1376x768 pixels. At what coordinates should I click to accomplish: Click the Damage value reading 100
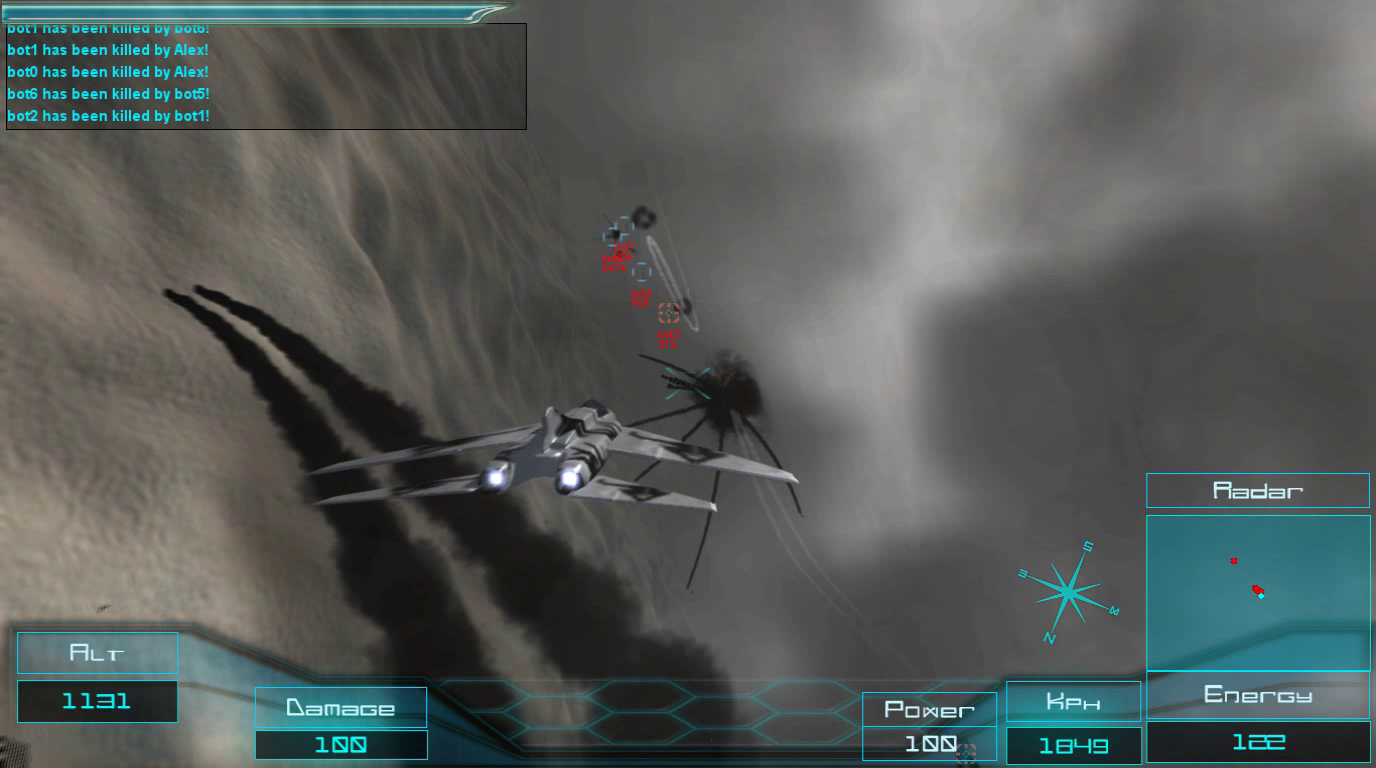click(x=341, y=745)
